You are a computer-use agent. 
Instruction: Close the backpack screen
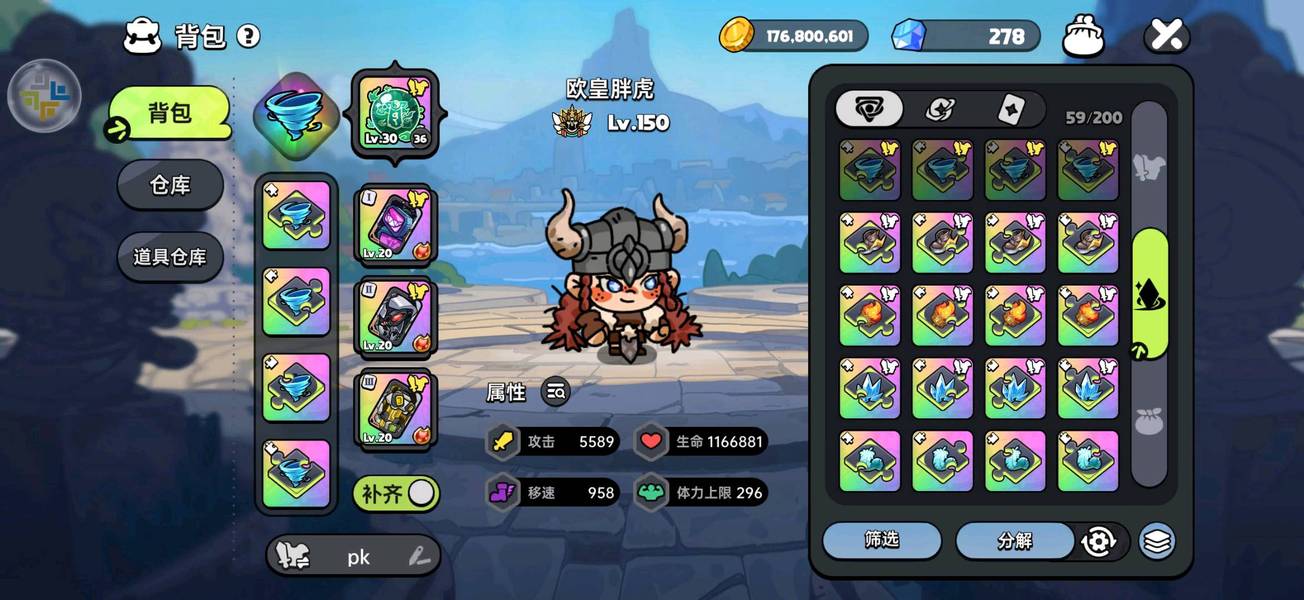(1166, 37)
